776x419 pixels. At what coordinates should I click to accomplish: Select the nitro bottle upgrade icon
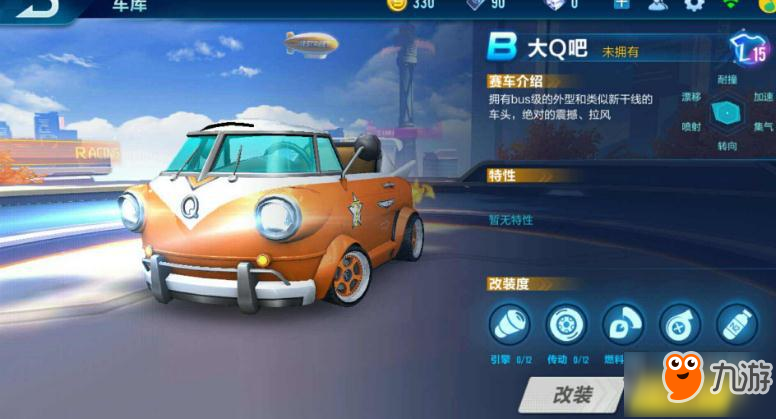tap(737, 325)
